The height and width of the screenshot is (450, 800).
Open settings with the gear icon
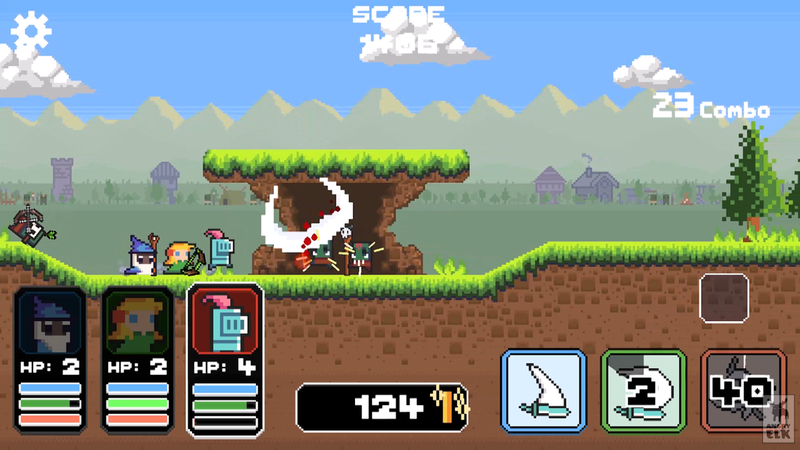(31, 34)
